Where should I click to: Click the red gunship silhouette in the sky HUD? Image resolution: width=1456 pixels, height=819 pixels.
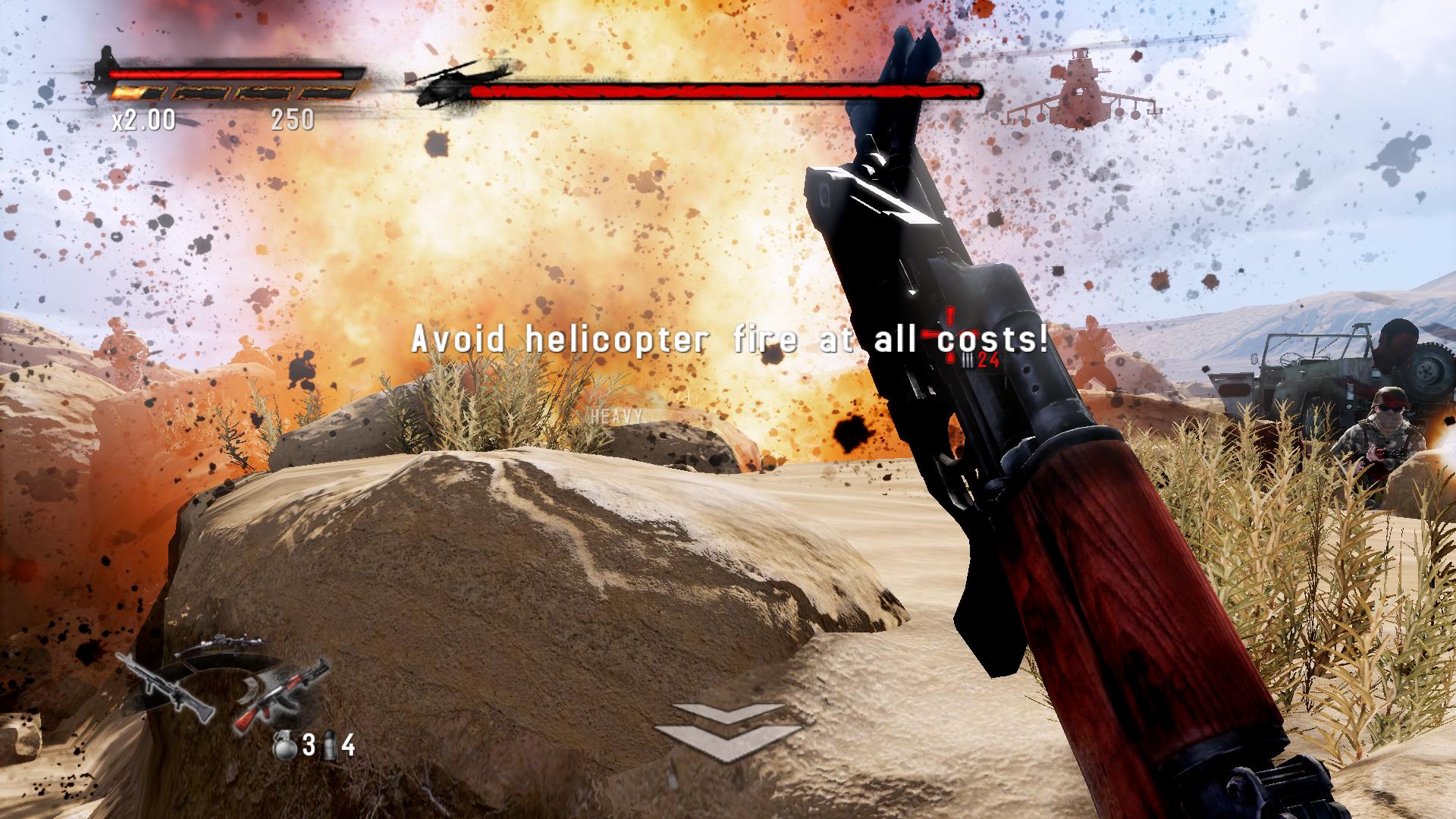coord(1081,87)
